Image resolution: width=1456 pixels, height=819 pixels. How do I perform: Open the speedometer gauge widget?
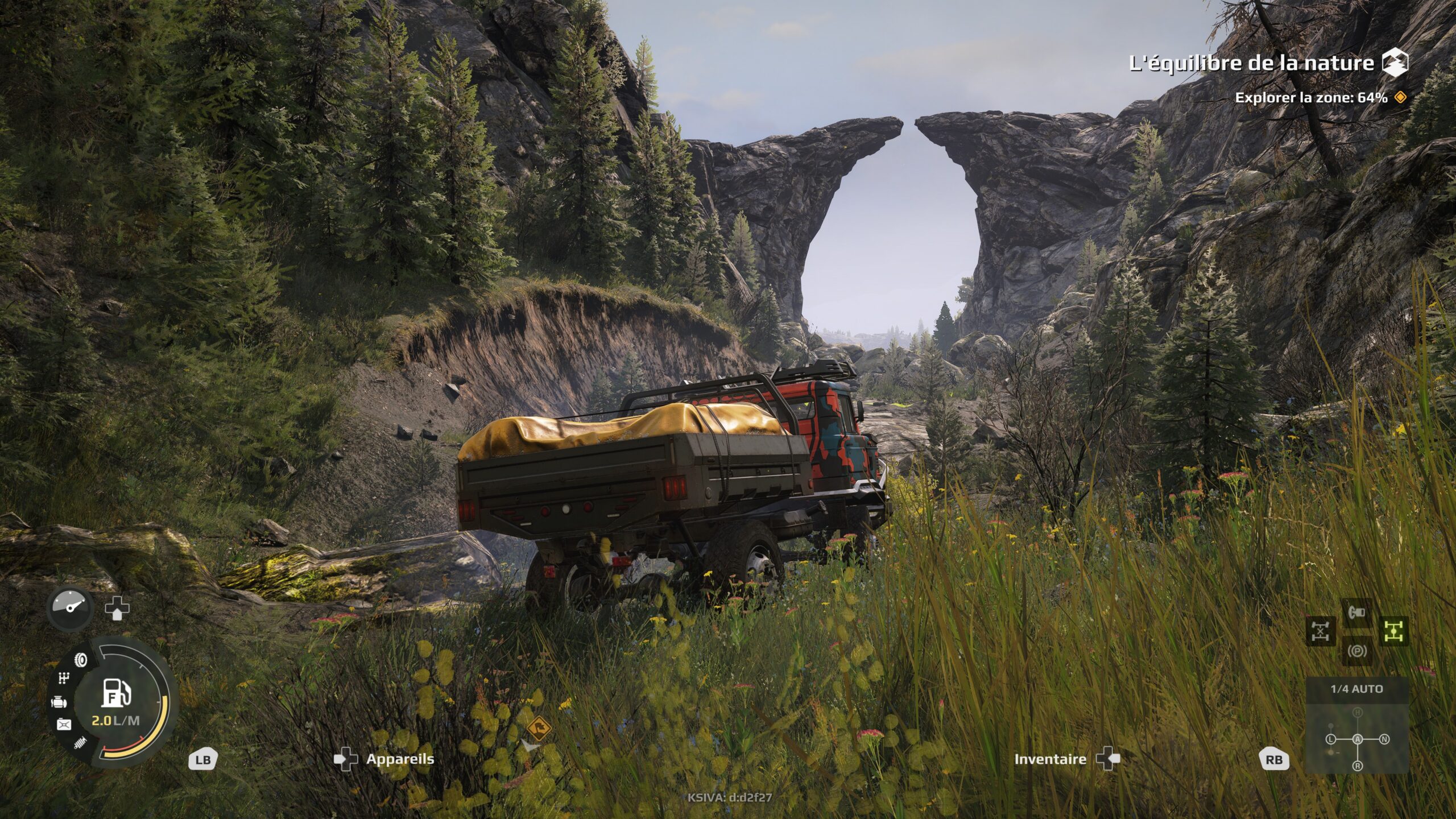69,608
